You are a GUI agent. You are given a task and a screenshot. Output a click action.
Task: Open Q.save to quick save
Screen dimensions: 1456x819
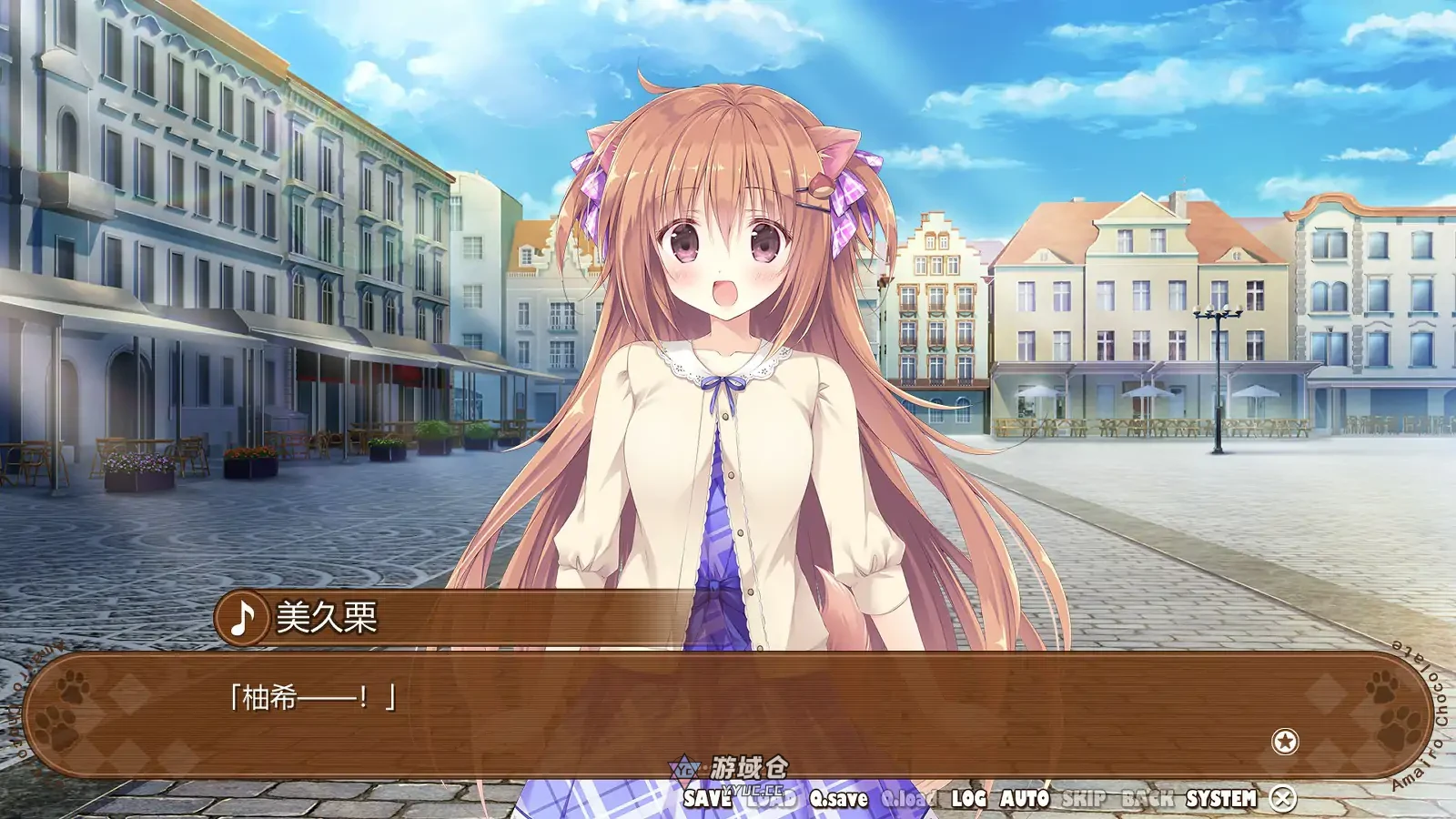click(838, 797)
